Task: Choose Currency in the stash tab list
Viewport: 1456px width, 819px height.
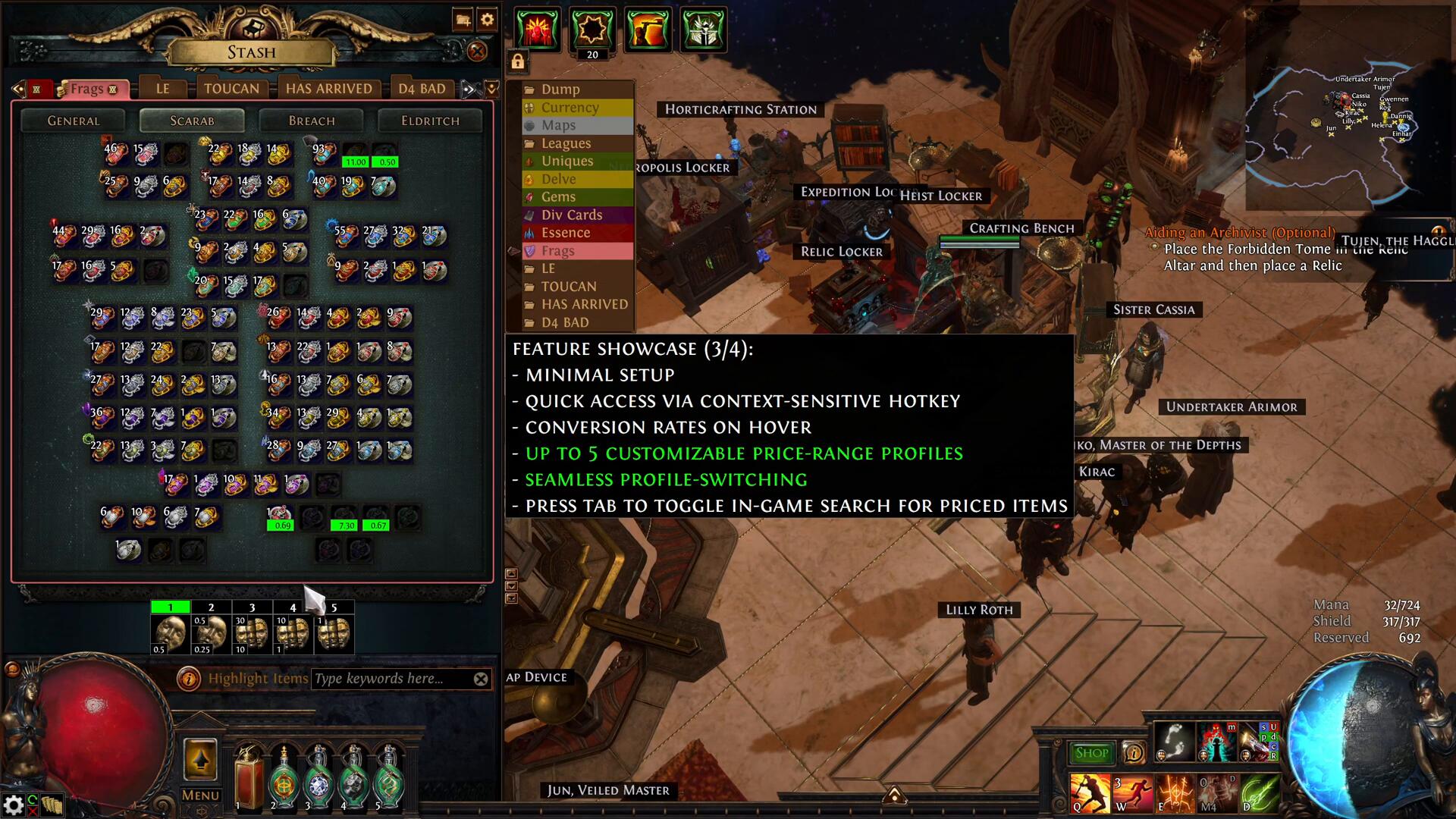Action: pyautogui.click(x=570, y=108)
